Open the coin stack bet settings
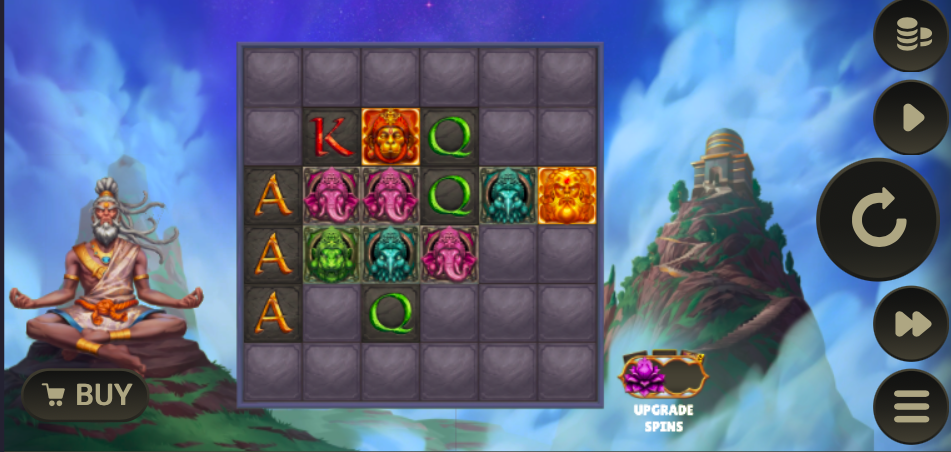Image resolution: width=951 pixels, height=452 pixels. pyautogui.click(x=910, y=36)
